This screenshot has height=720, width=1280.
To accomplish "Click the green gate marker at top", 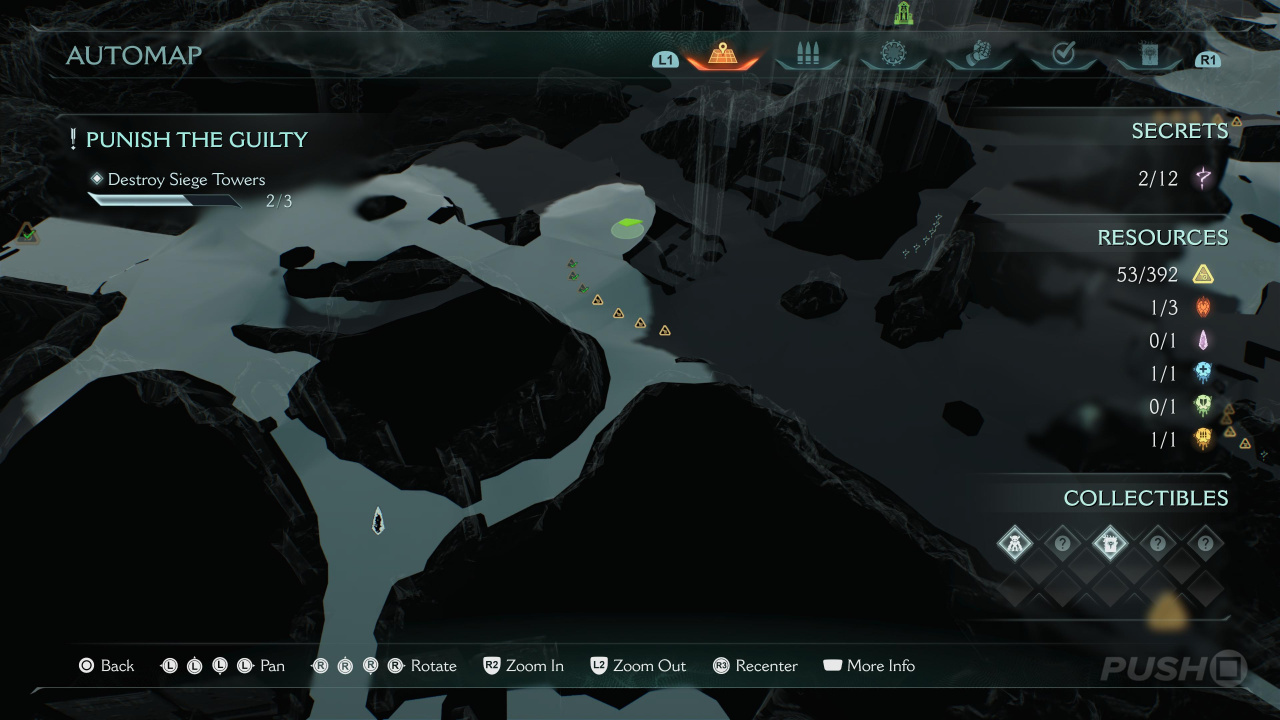I will coord(904,13).
